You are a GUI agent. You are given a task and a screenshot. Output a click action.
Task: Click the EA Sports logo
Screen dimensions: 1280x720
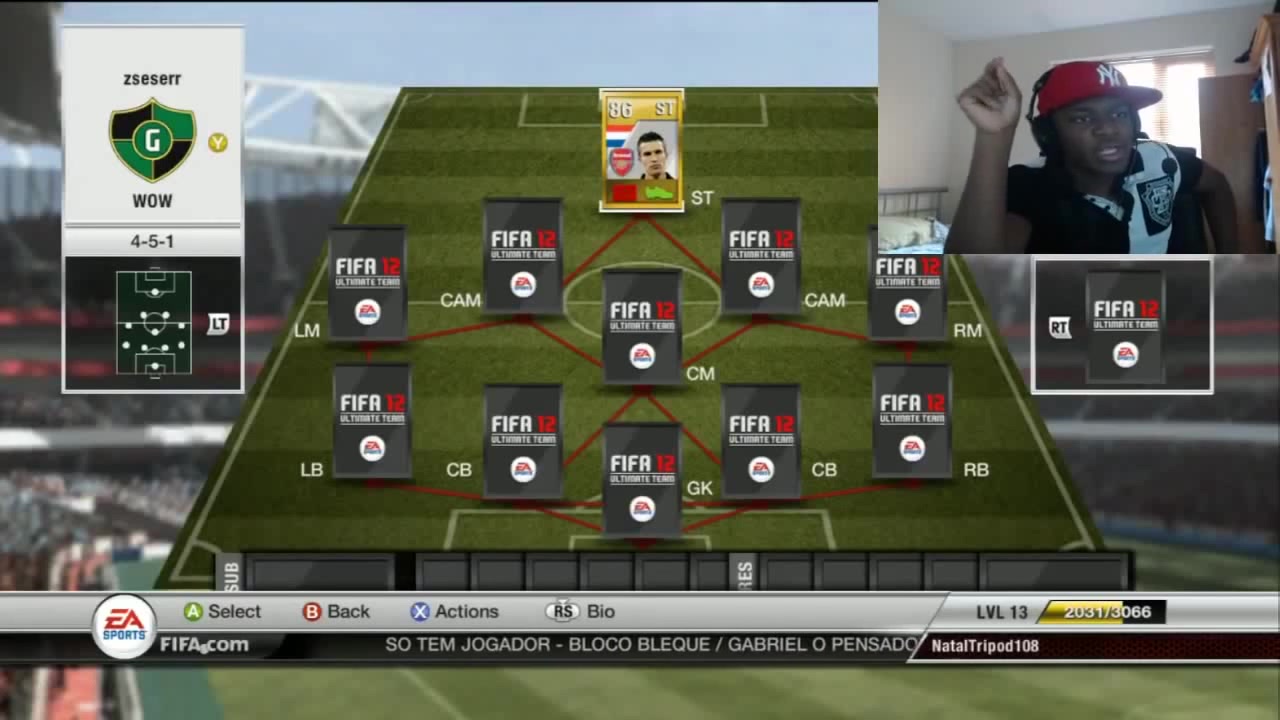pyautogui.click(x=125, y=626)
